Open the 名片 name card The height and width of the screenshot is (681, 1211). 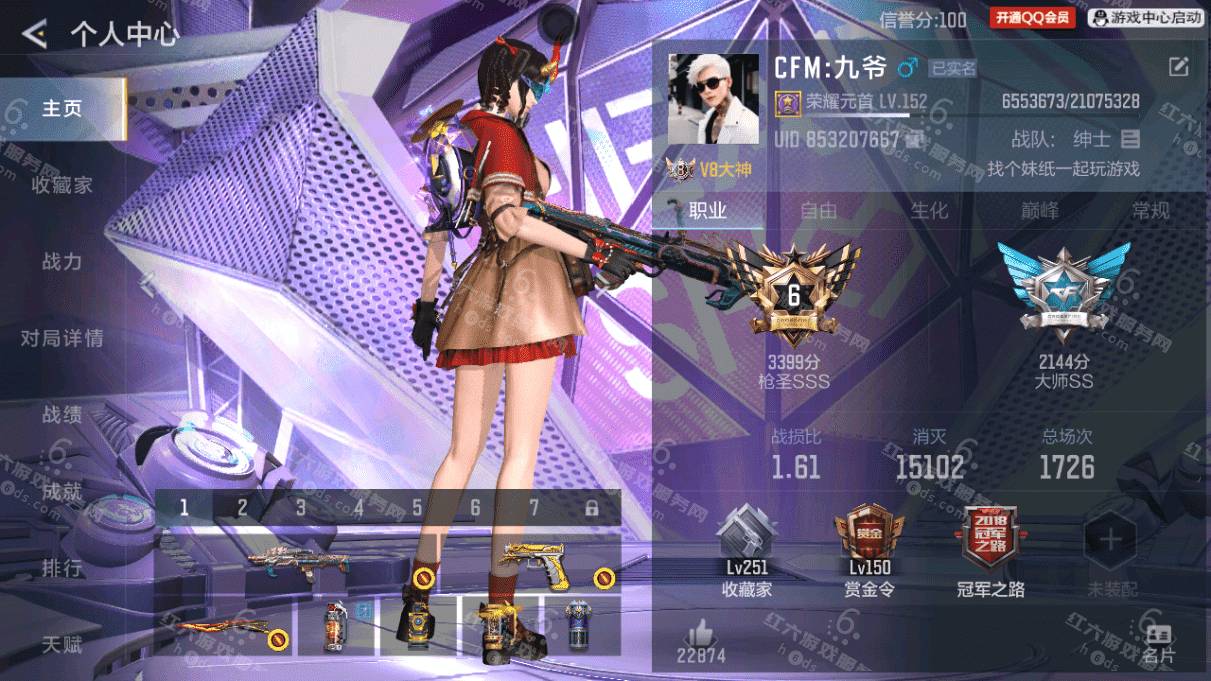point(1159,643)
